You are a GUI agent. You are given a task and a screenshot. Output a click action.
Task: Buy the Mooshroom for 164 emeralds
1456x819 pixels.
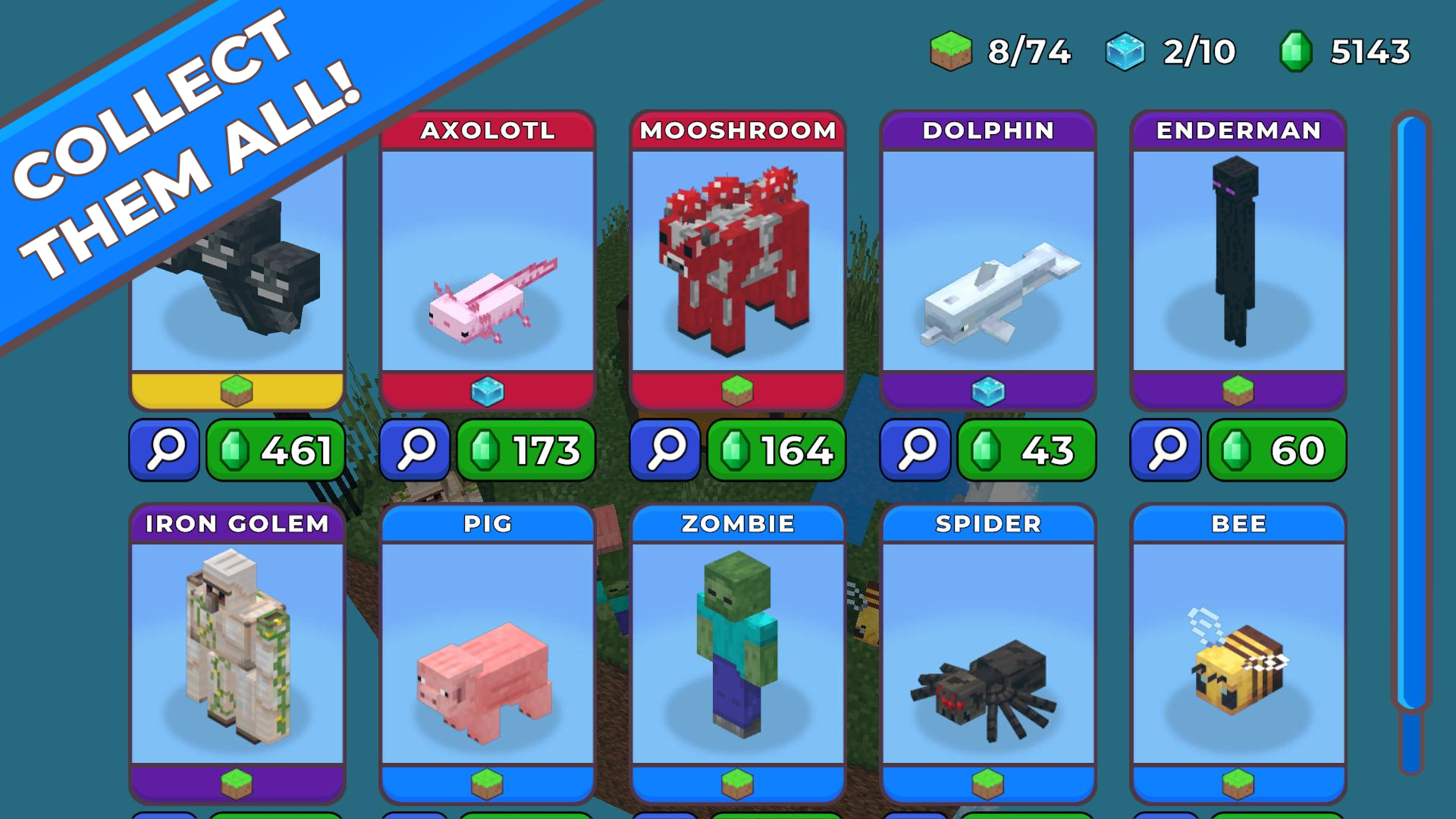pyautogui.click(x=775, y=450)
